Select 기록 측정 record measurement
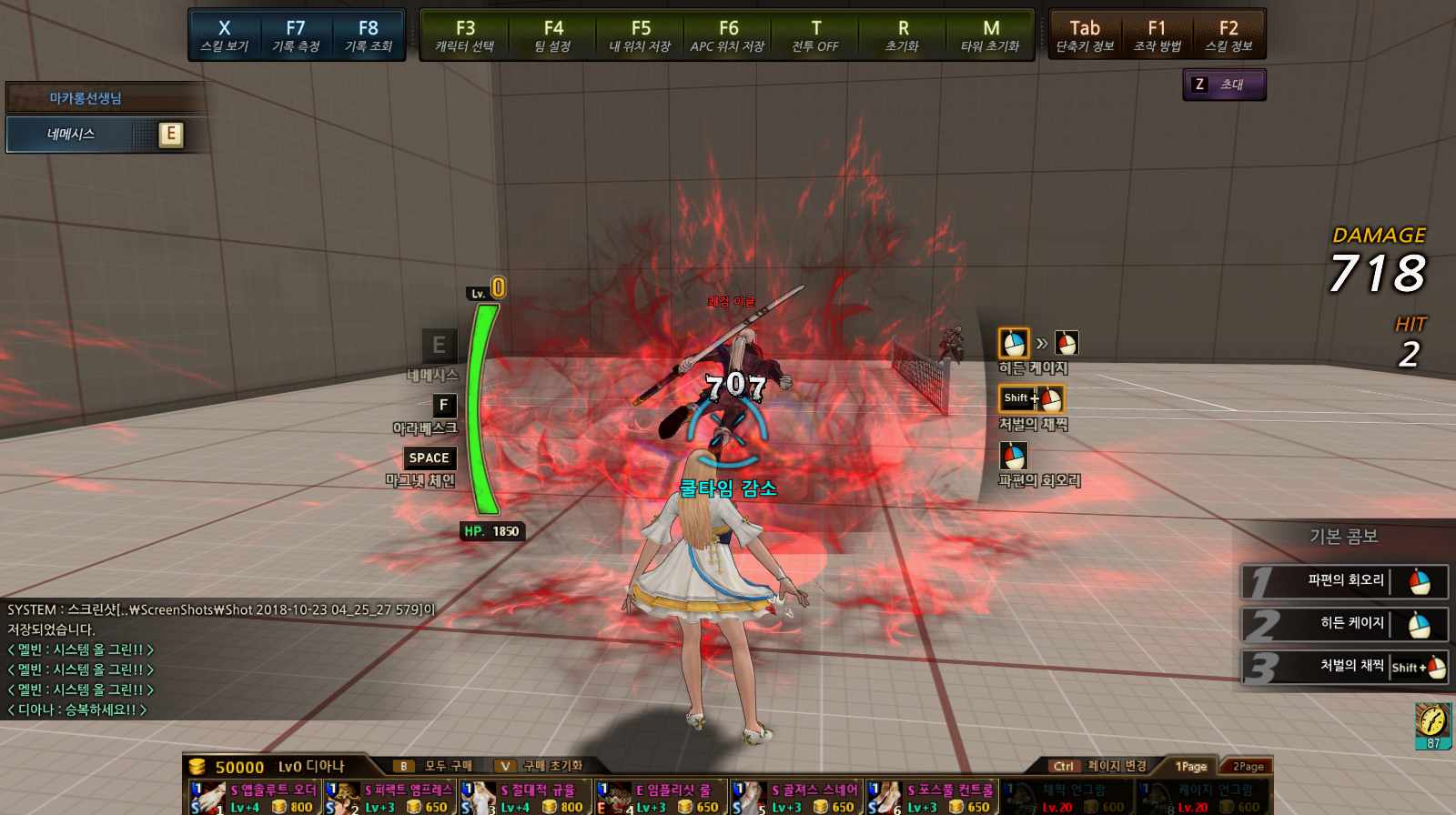 (x=296, y=35)
